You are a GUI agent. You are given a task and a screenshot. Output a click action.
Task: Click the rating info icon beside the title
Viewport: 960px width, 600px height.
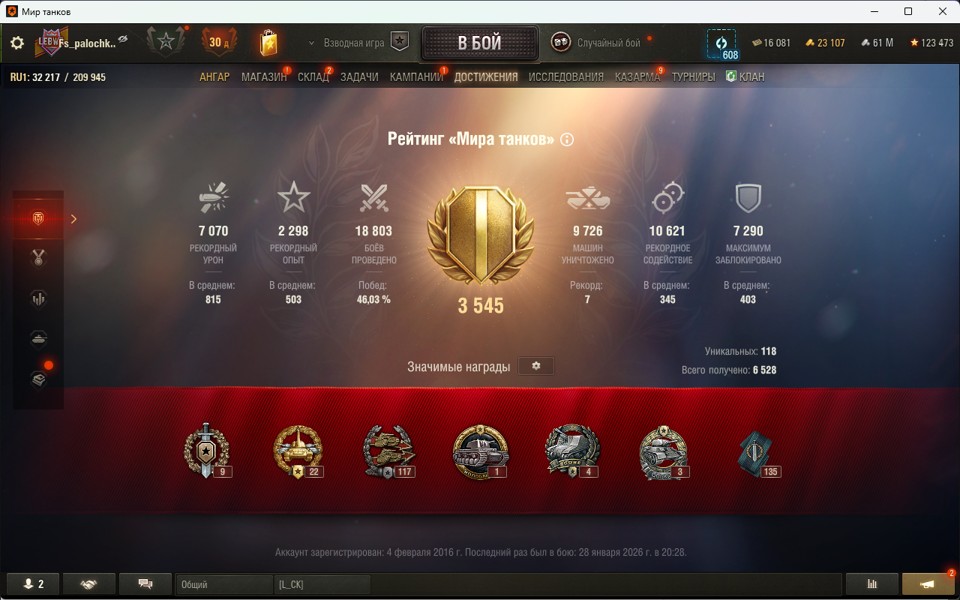coord(567,140)
